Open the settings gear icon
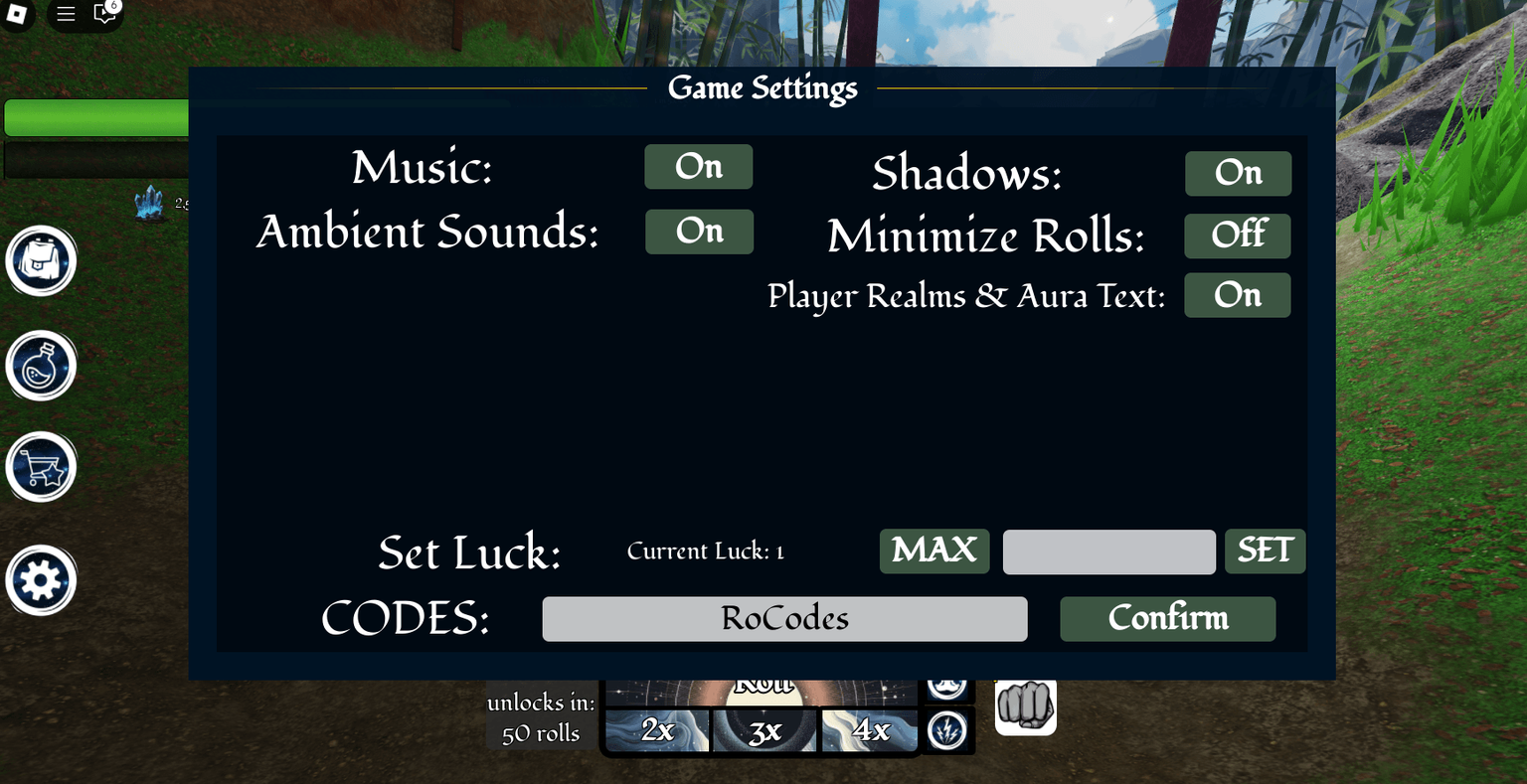 41,579
